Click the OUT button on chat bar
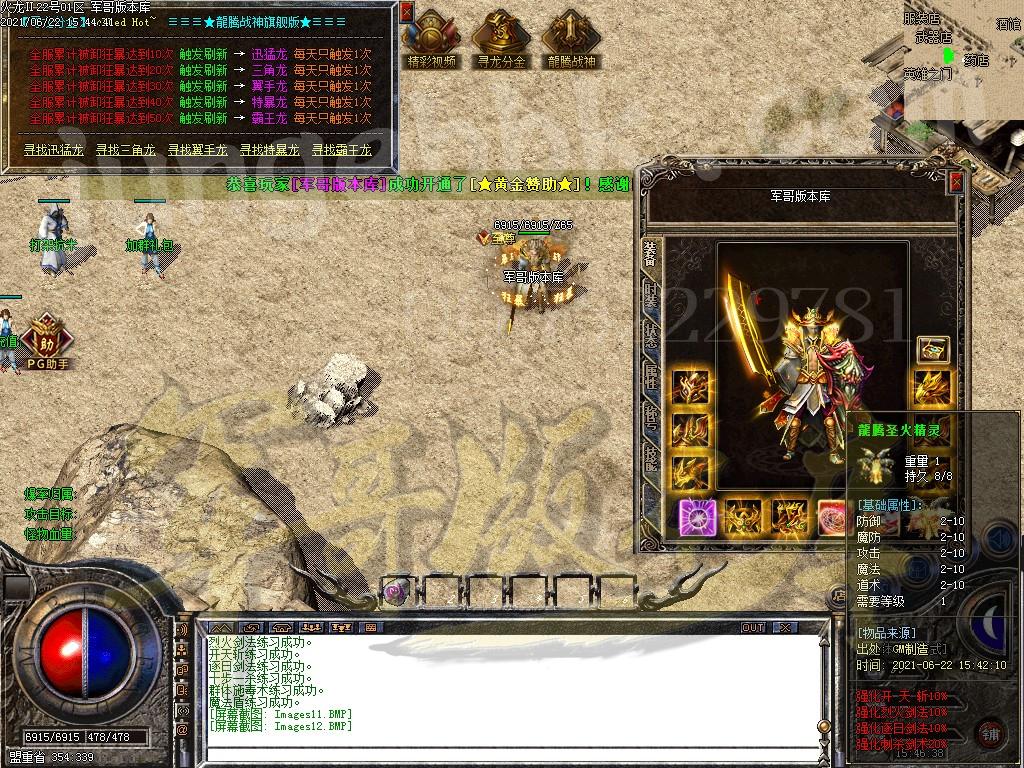1024x768 pixels. (753, 627)
